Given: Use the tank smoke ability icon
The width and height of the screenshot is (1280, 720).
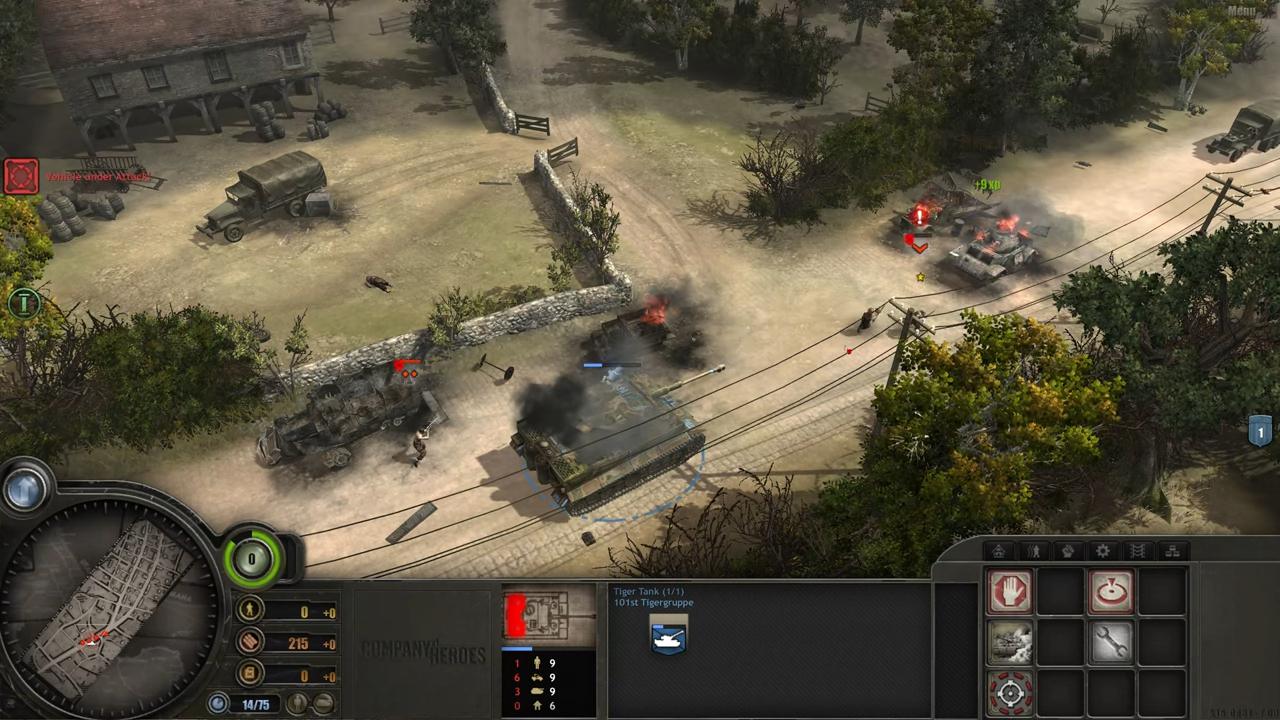Looking at the screenshot, I should click(1010, 642).
